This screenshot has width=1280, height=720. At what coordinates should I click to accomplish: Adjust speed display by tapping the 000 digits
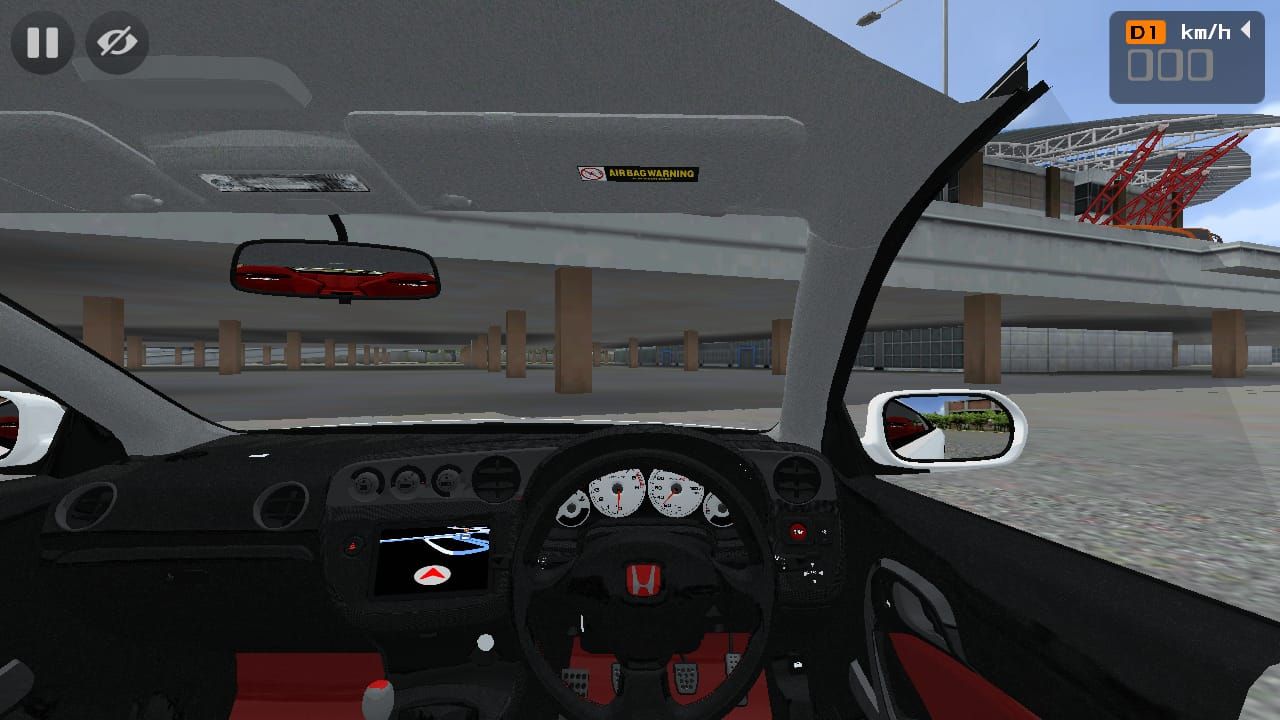click(1169, 65)
